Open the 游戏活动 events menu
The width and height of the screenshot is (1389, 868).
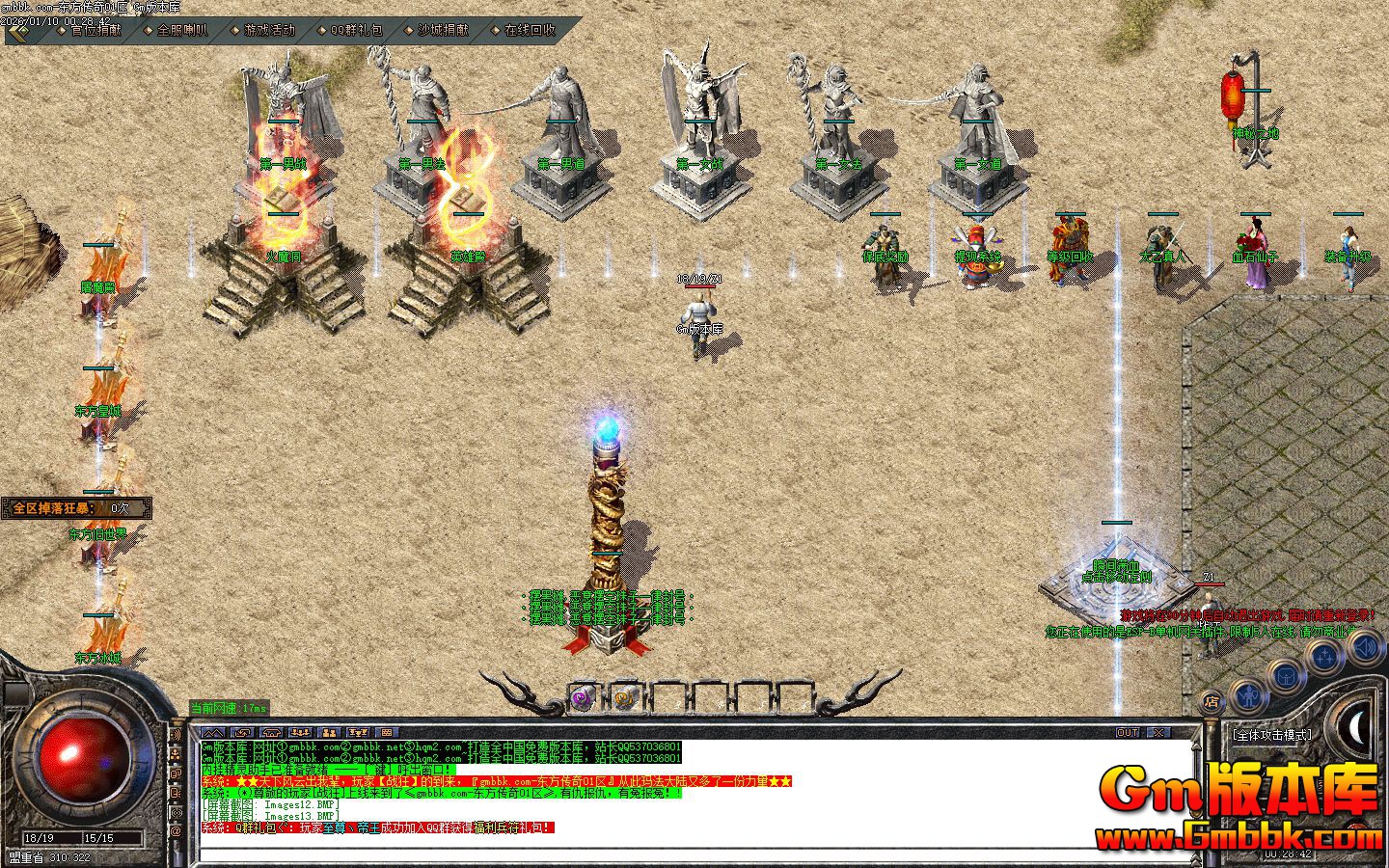[268, 30]
